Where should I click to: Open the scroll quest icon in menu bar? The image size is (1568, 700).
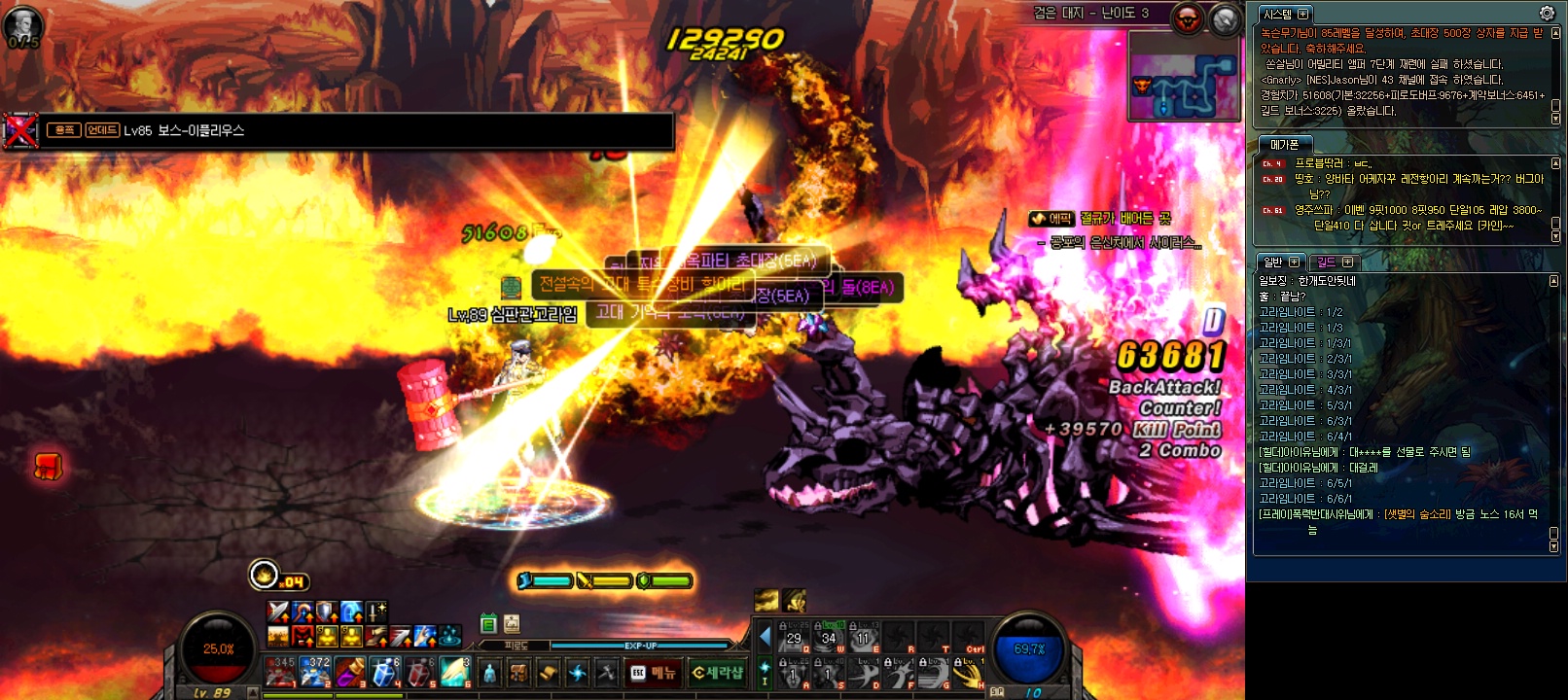click(x=549, y=673)
